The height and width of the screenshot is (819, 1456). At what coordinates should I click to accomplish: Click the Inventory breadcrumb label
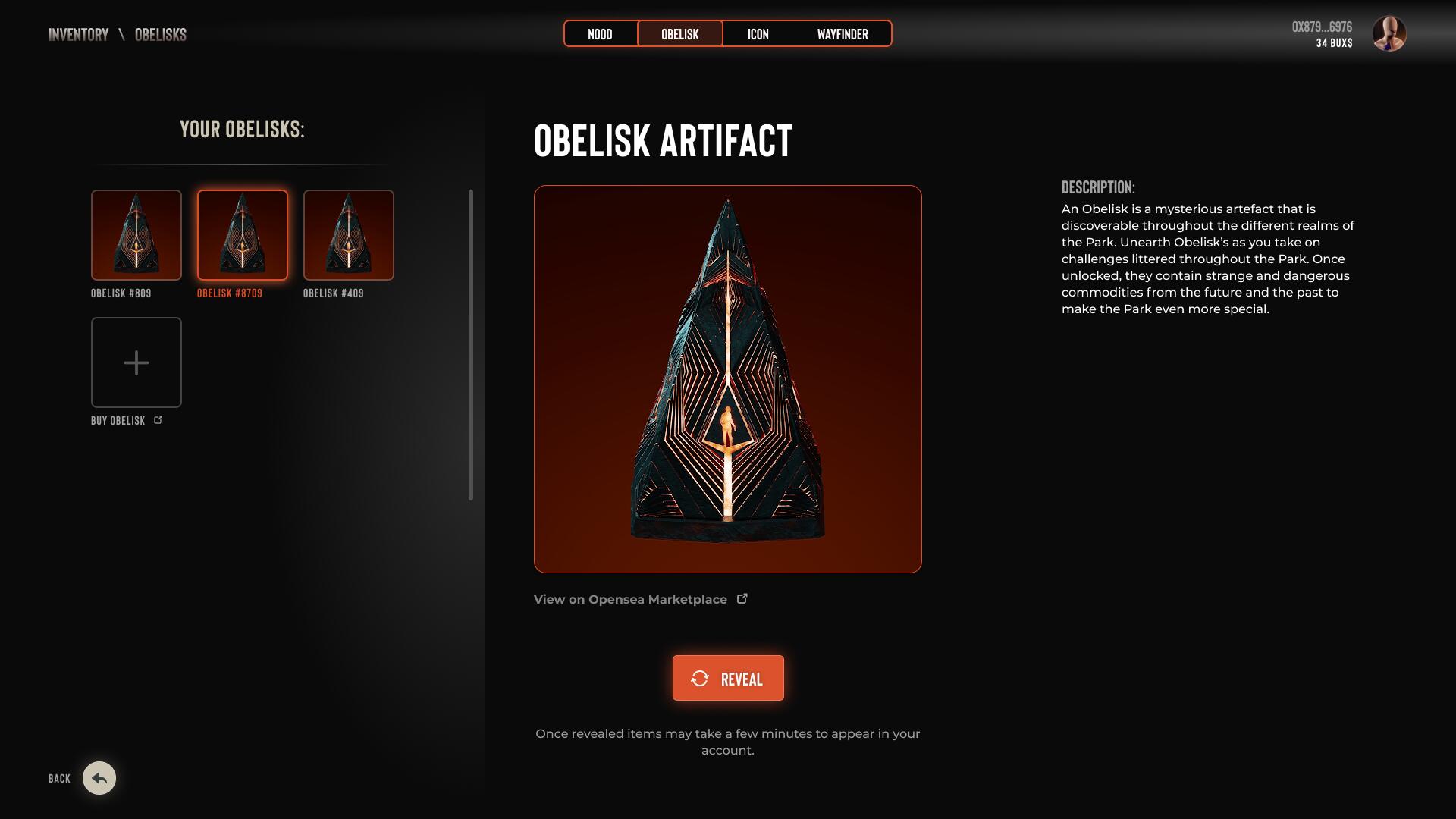click(x=78, y=34)
